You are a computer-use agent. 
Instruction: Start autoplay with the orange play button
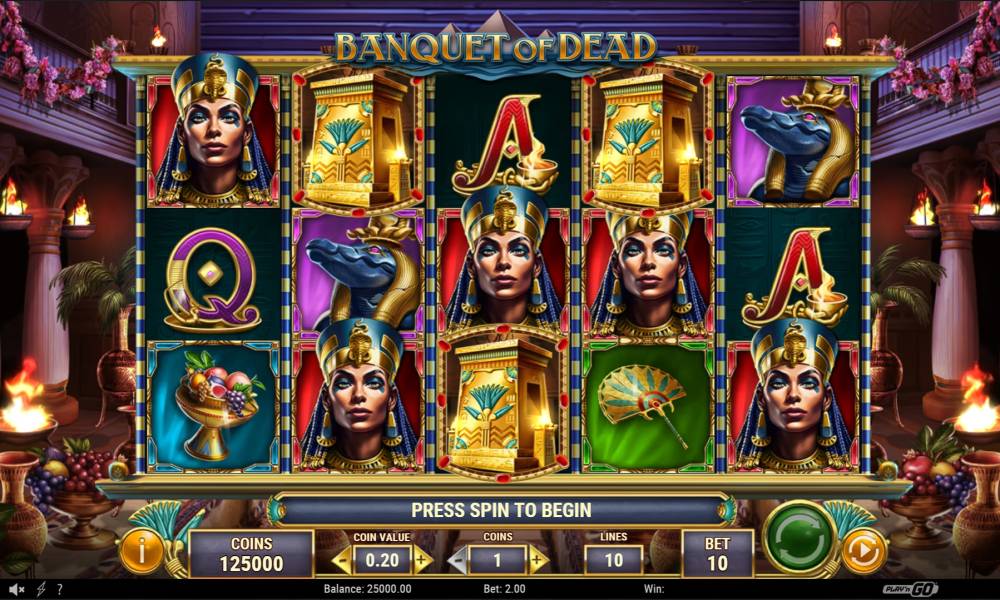tap(863, 550)
